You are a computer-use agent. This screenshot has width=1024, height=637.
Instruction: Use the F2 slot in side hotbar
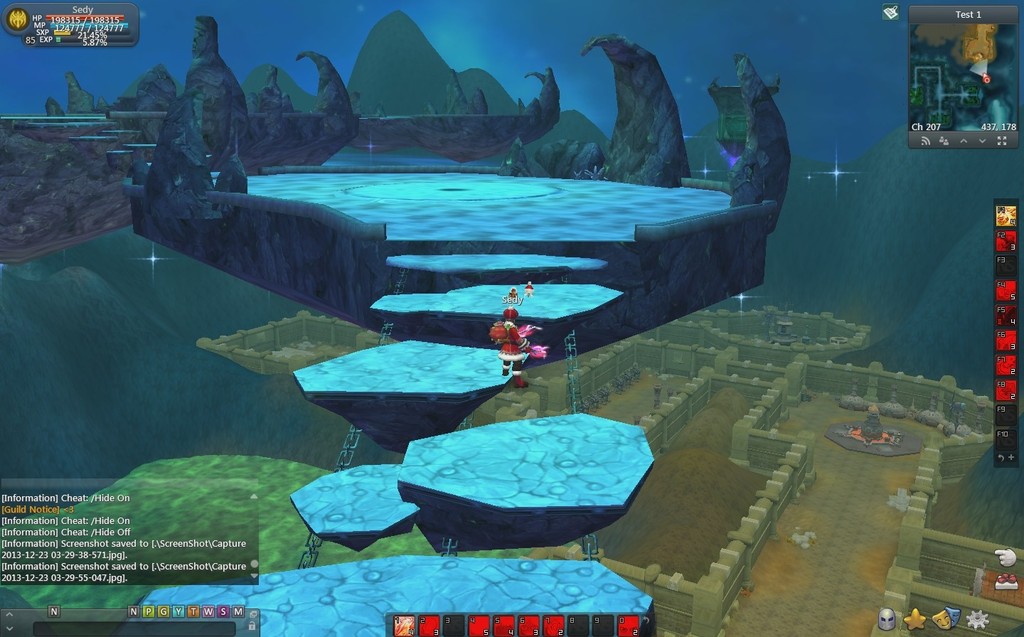[1006, 241]
